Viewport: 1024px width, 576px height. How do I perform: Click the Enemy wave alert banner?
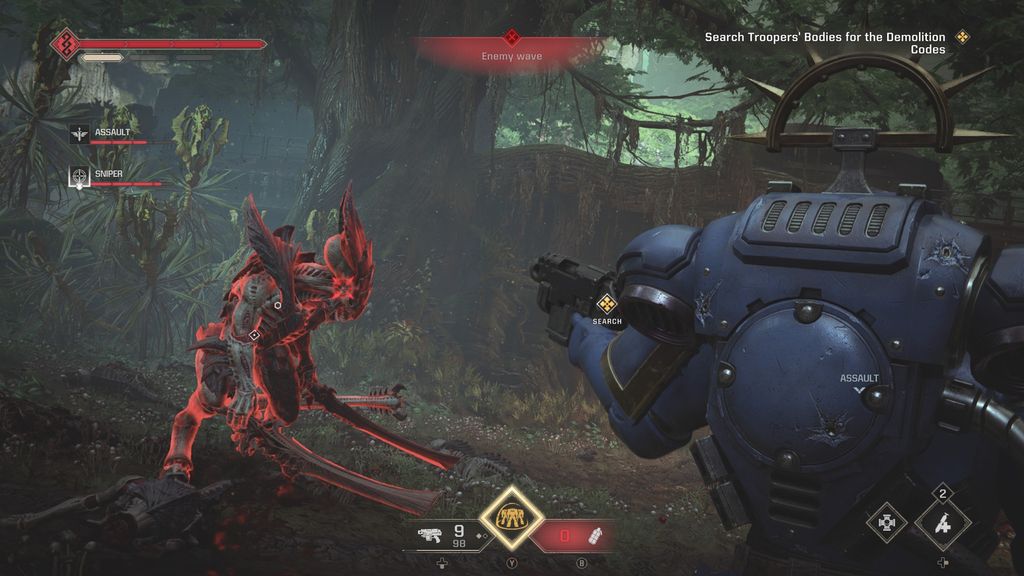[x=511, y=50]
